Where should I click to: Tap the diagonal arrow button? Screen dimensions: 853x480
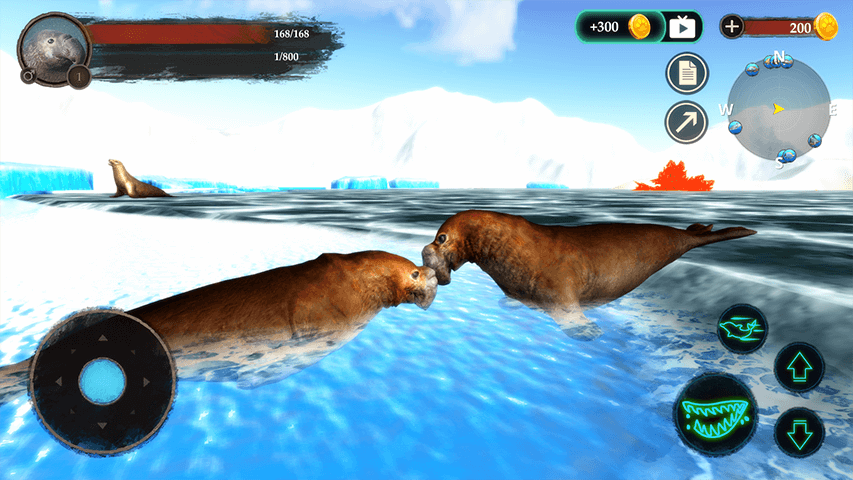pyautogui.click(x=687, y=122)
